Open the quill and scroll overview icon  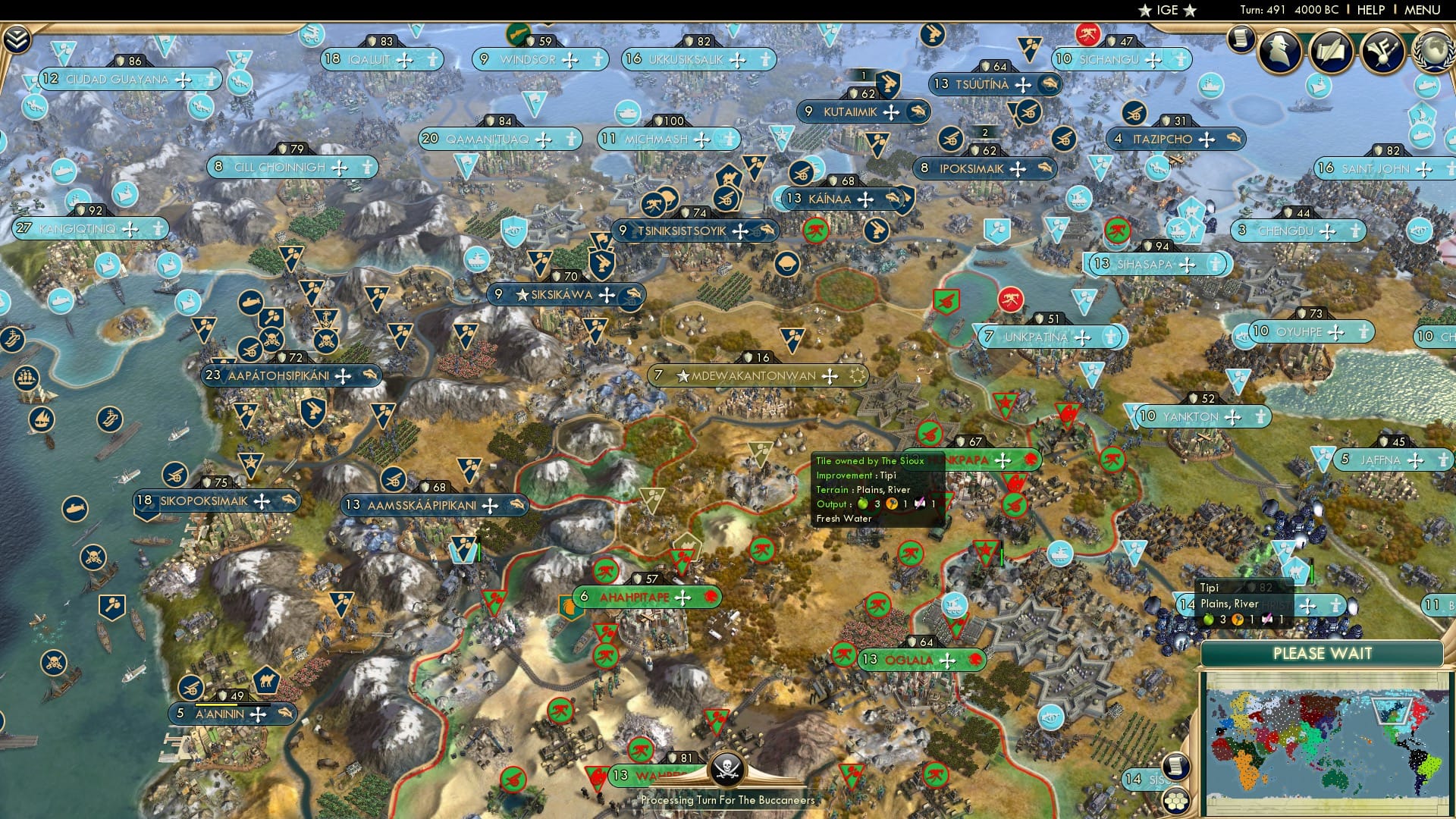1331,52
